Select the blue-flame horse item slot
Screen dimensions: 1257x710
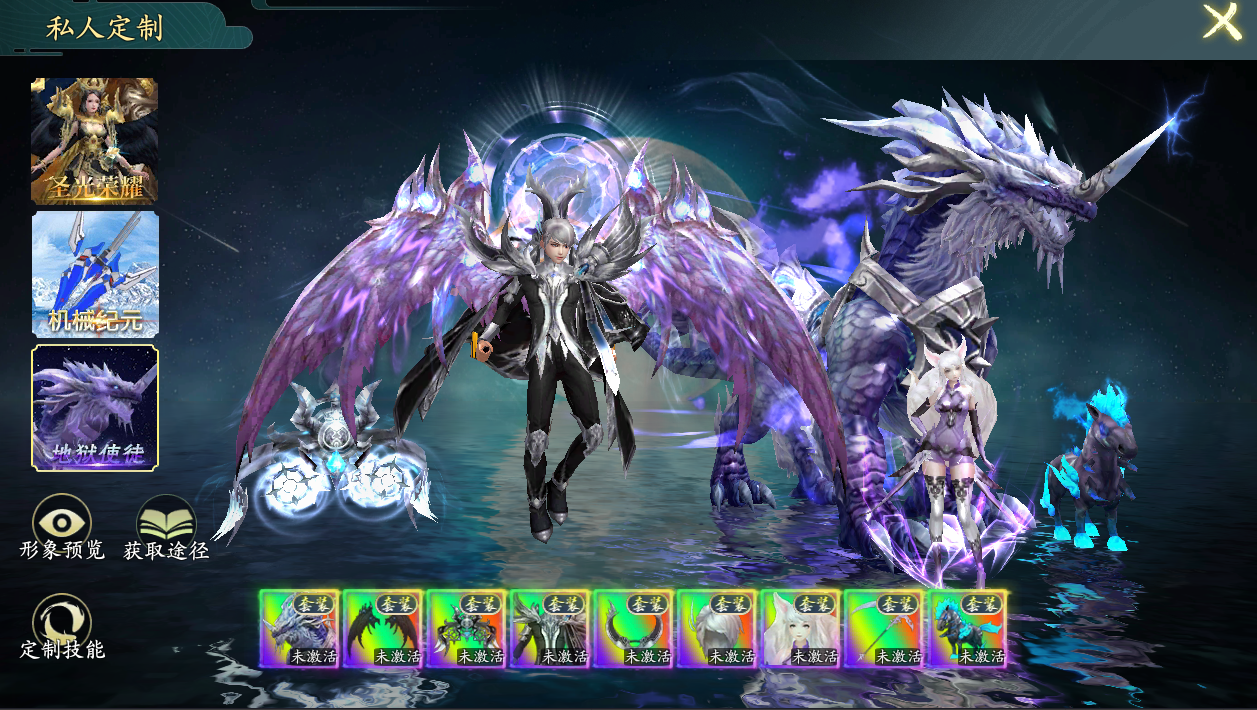(967, 628)
